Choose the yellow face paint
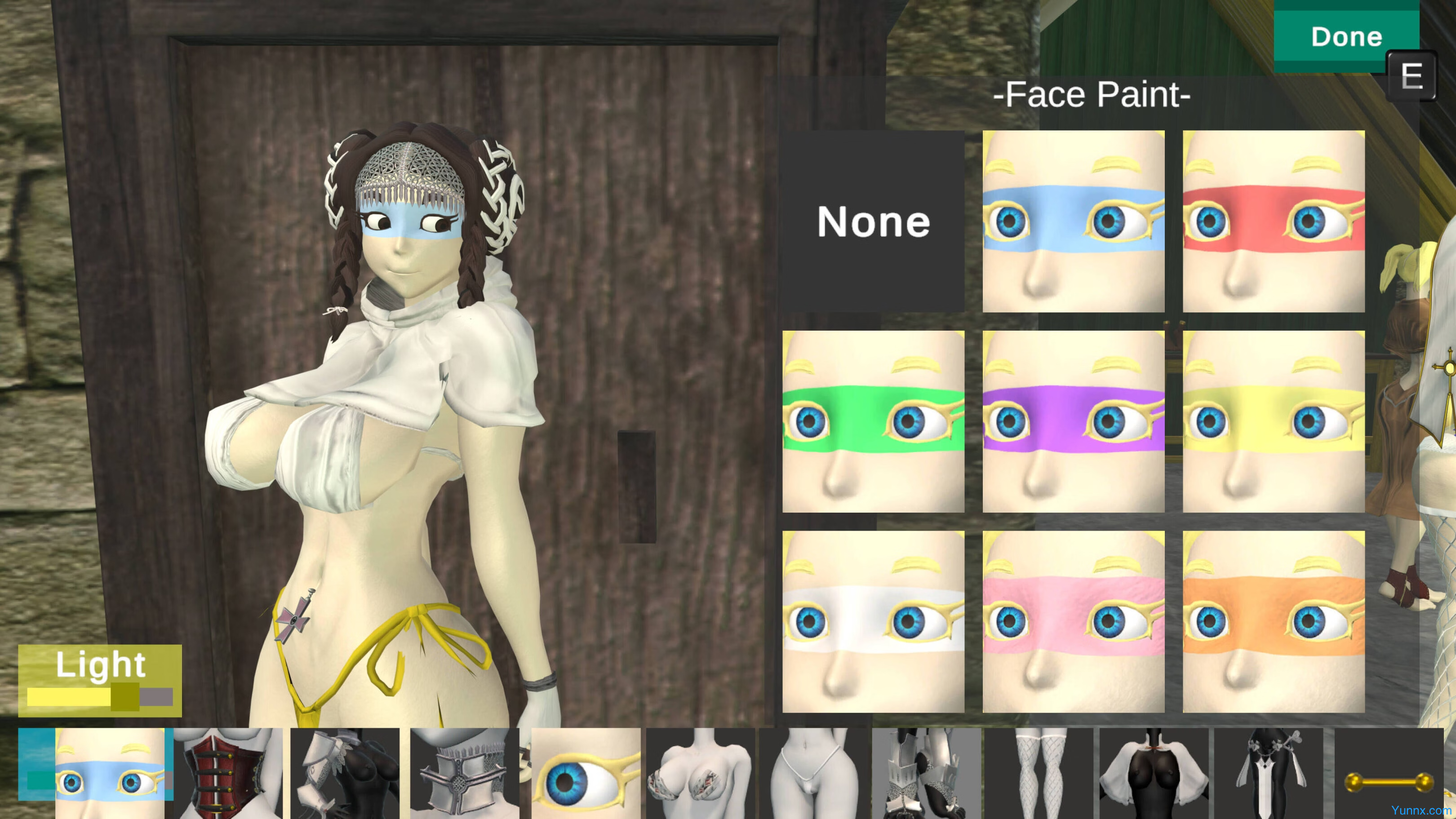Viewport: 1456px width, 819px height. click(x=1273, y=422)
